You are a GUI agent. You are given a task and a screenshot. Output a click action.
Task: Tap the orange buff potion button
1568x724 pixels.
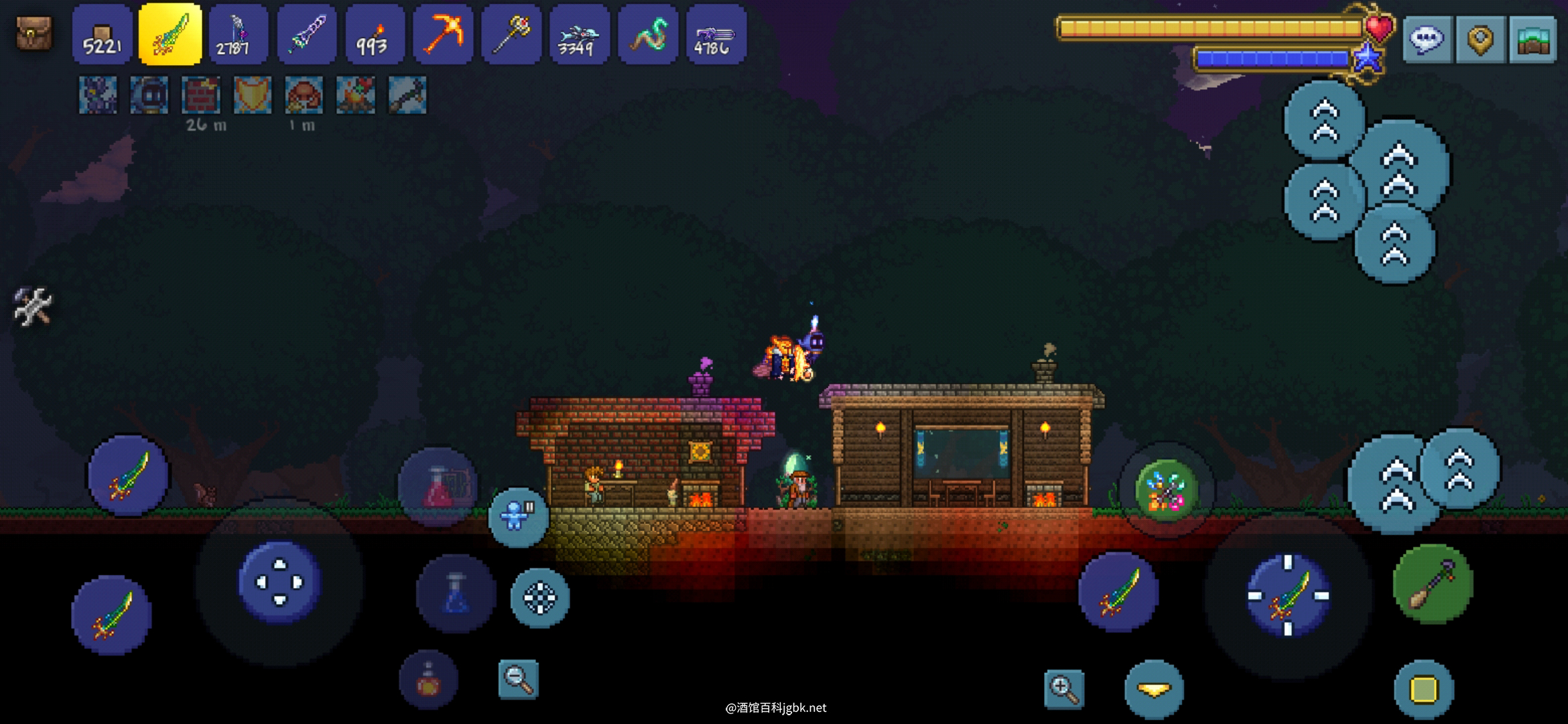click(428, 680)
